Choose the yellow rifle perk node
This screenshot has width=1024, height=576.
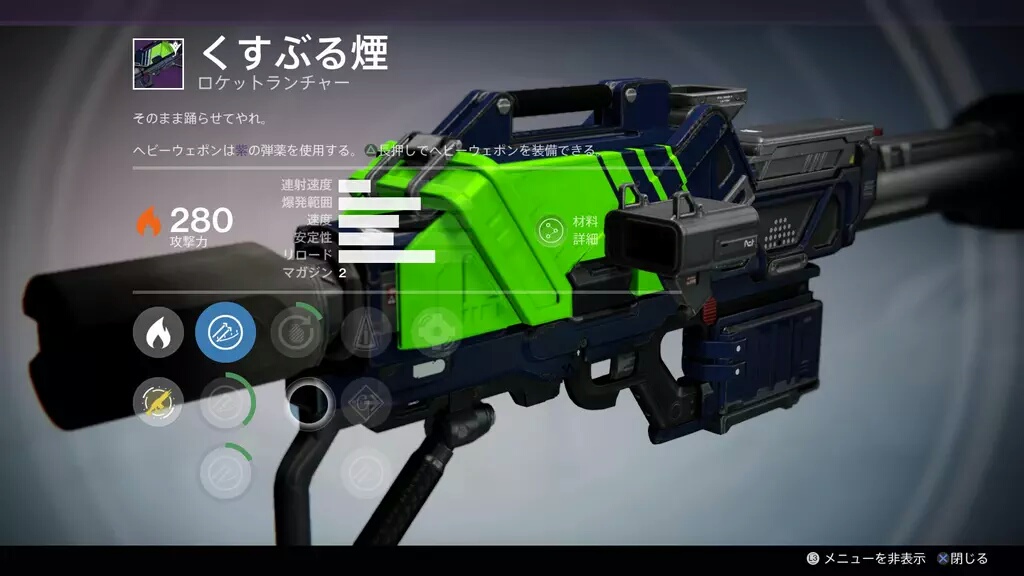coord(158,403)
